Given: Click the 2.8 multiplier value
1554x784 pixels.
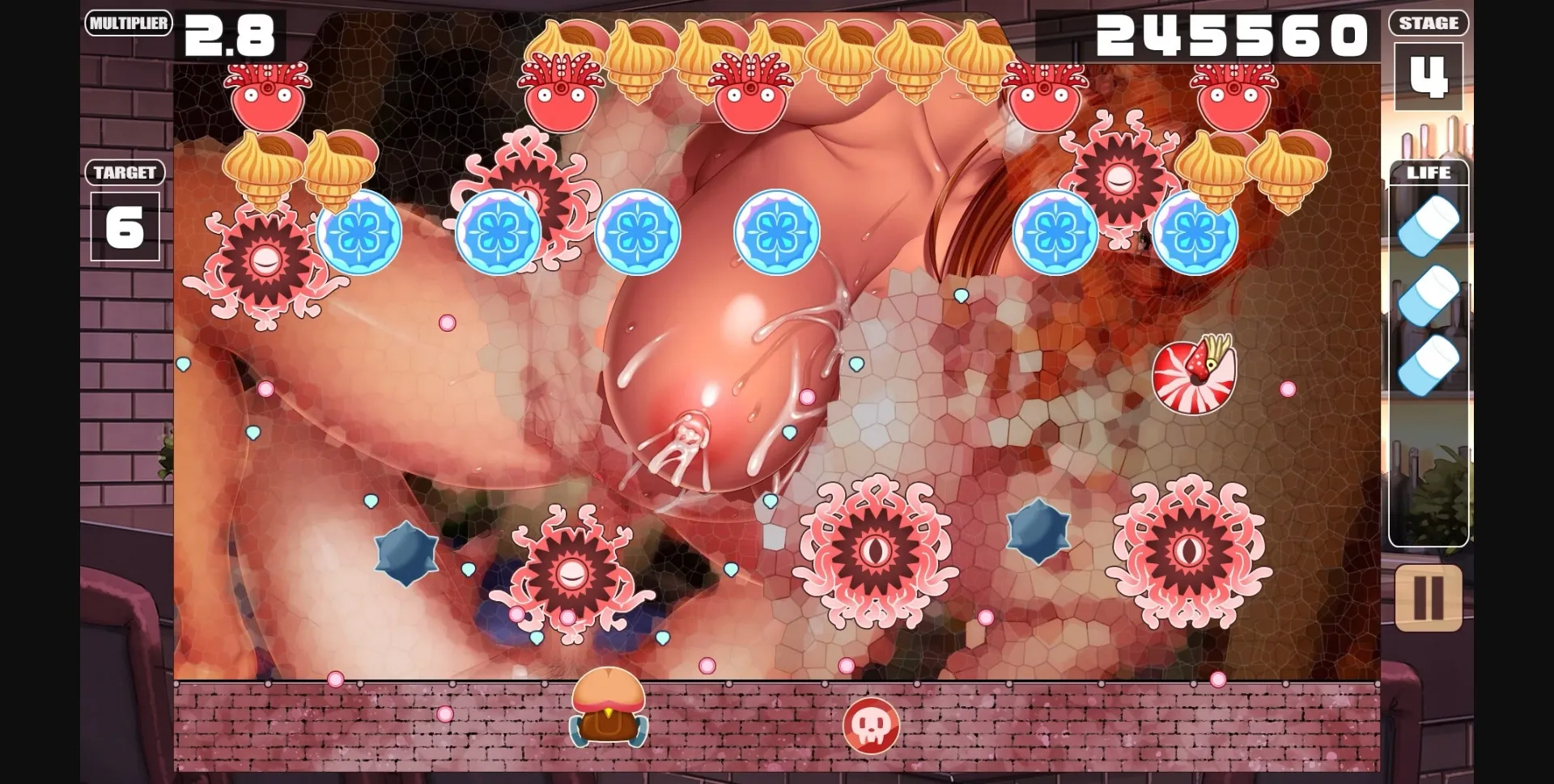Looking at the screenshot, I should 229,34.
